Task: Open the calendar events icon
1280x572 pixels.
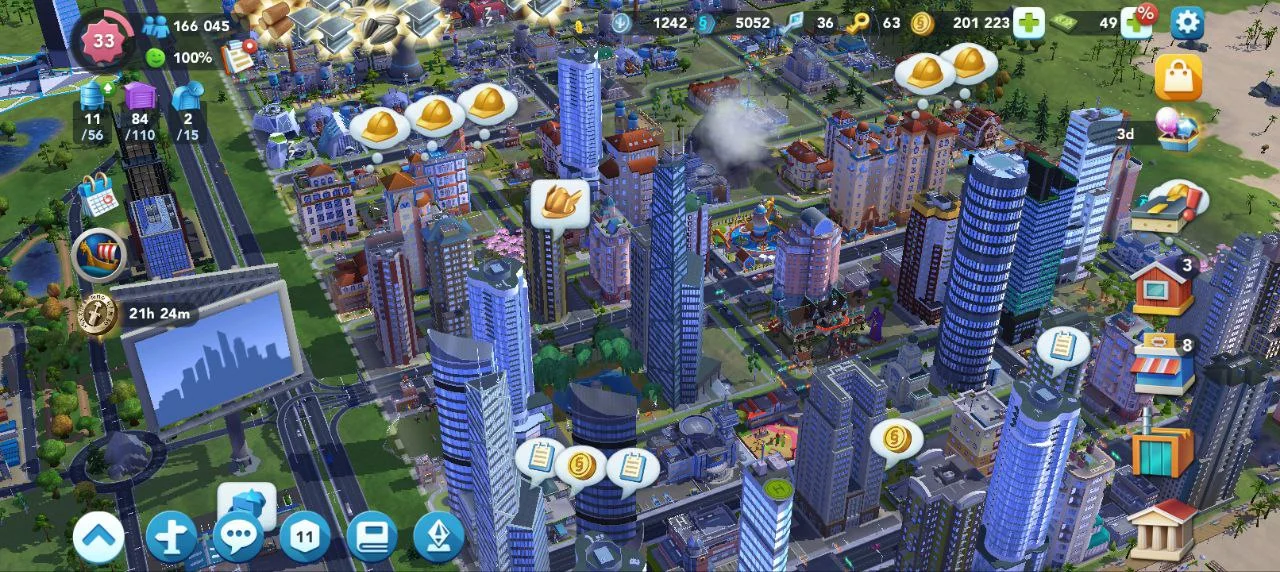Action: click(98, 194)
